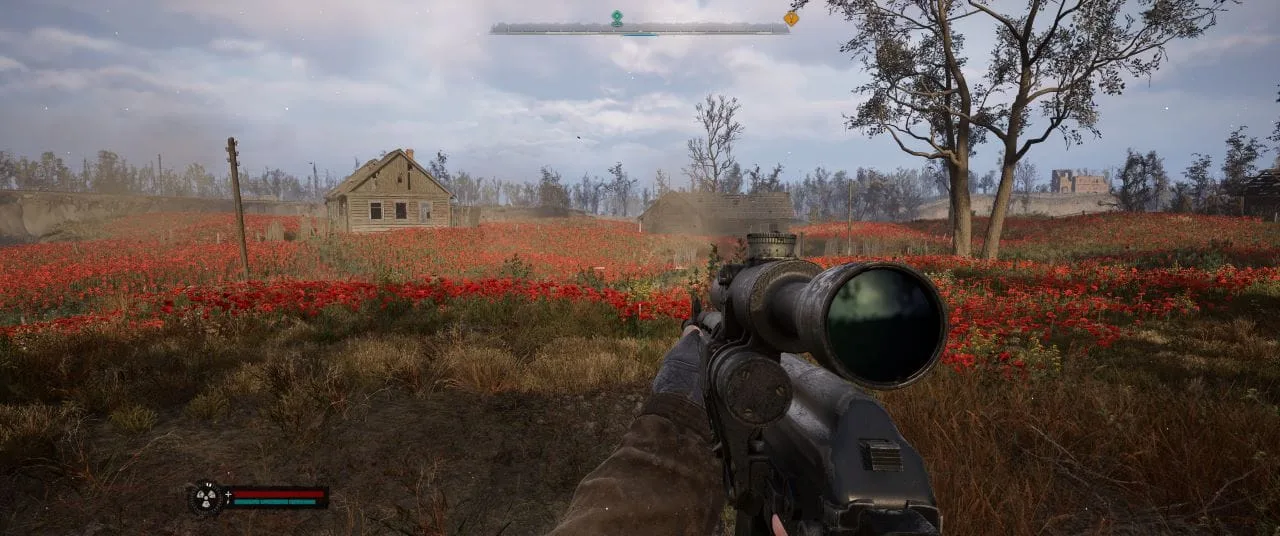Image resolution: width=1280 pixels, height=536 pixels.
Task: Select the orange diamond quest marker
Action: coord(791,18)
